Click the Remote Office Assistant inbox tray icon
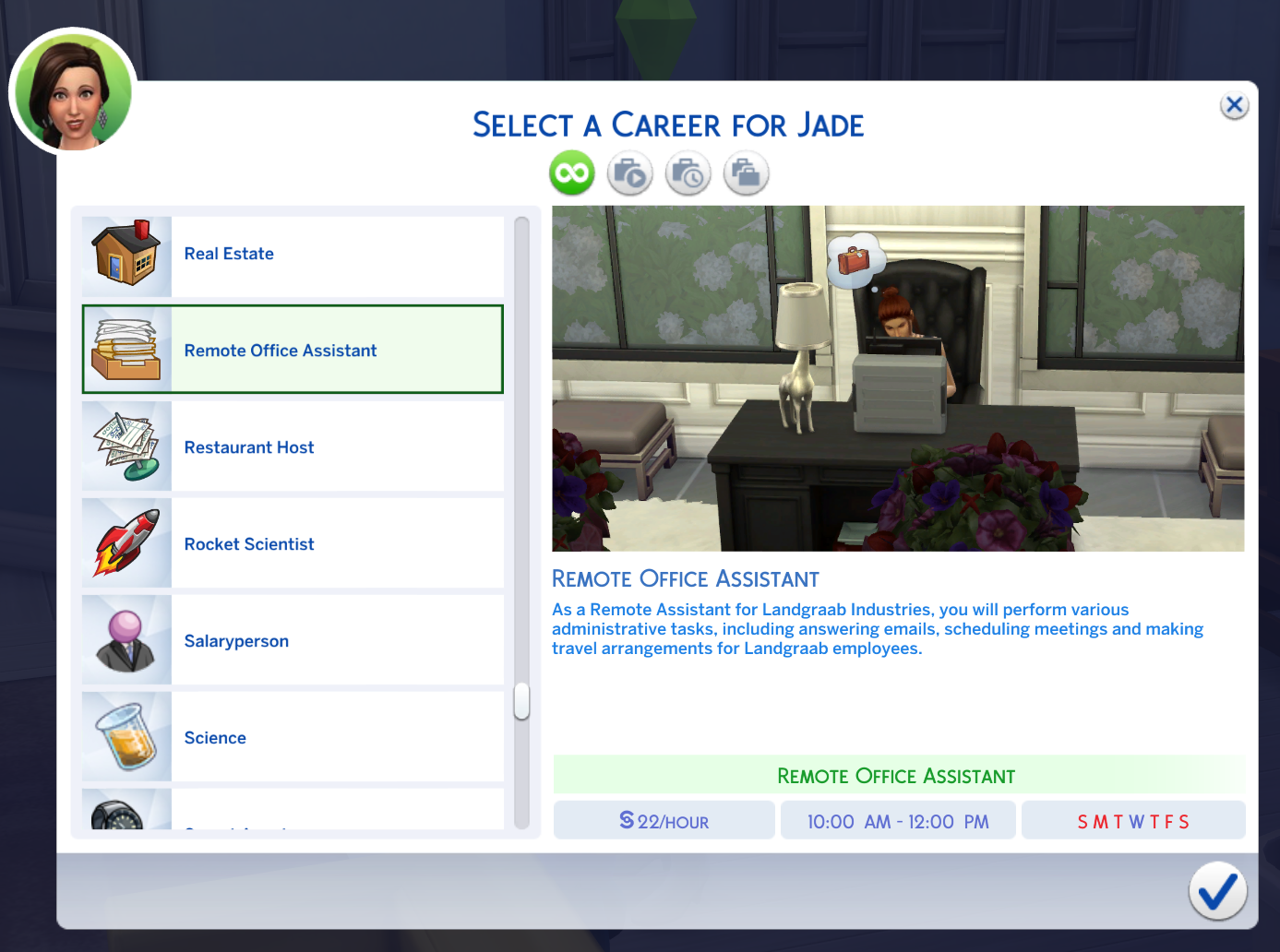Screen dimensions: 1280x952 click(x=126, y=350)
